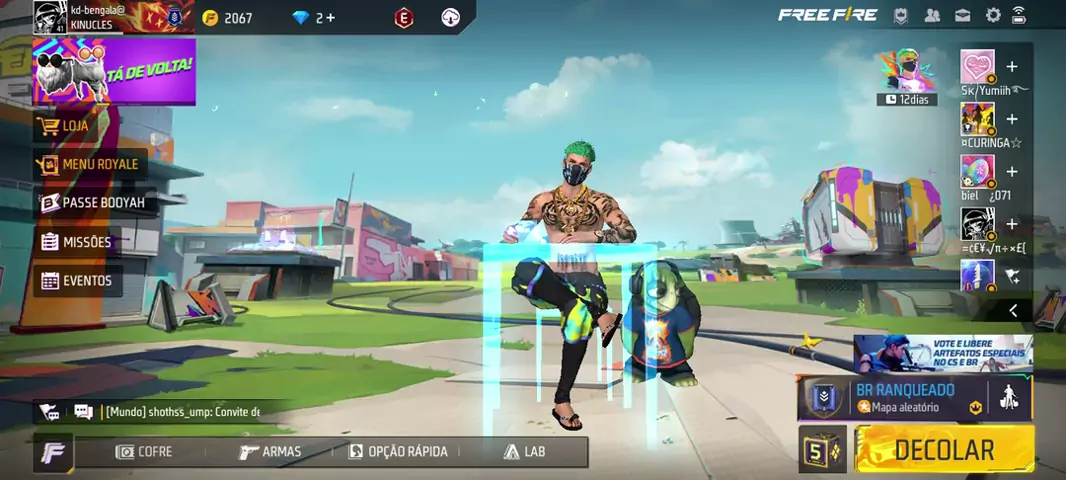The width and height of the screenshot is (1066, 480).
Task: Collapse the friends sidebar with the arrow
Action: (x=1013, y=311)
